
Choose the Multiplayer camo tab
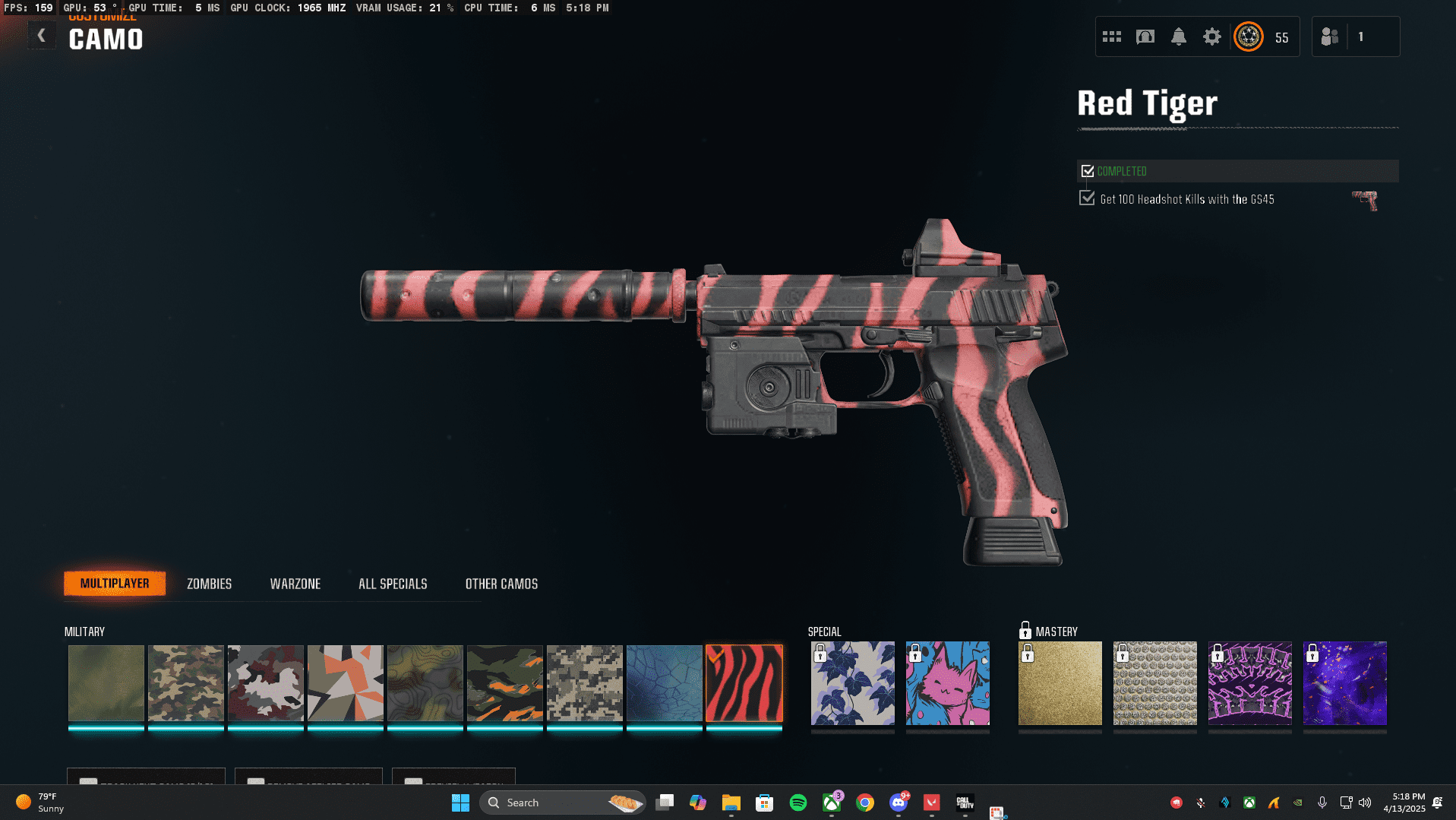115,584
